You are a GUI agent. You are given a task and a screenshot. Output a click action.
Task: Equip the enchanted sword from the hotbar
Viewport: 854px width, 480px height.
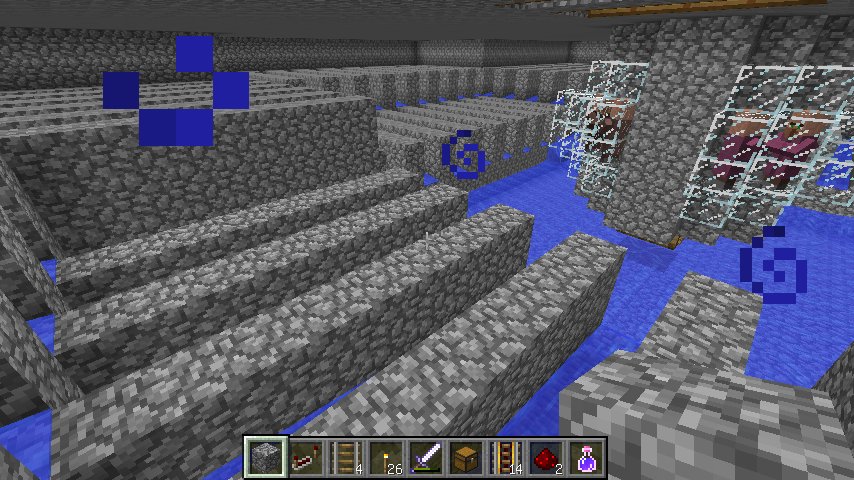[x=427, y=458]
